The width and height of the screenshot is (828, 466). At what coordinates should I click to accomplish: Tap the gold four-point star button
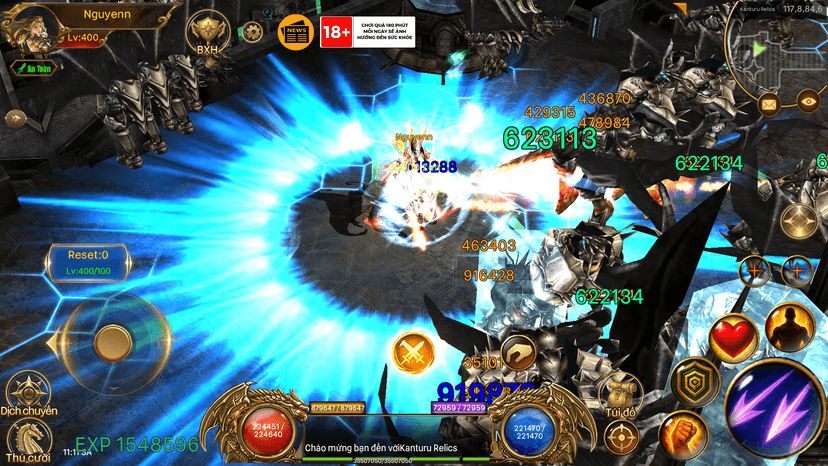[797, 219]
